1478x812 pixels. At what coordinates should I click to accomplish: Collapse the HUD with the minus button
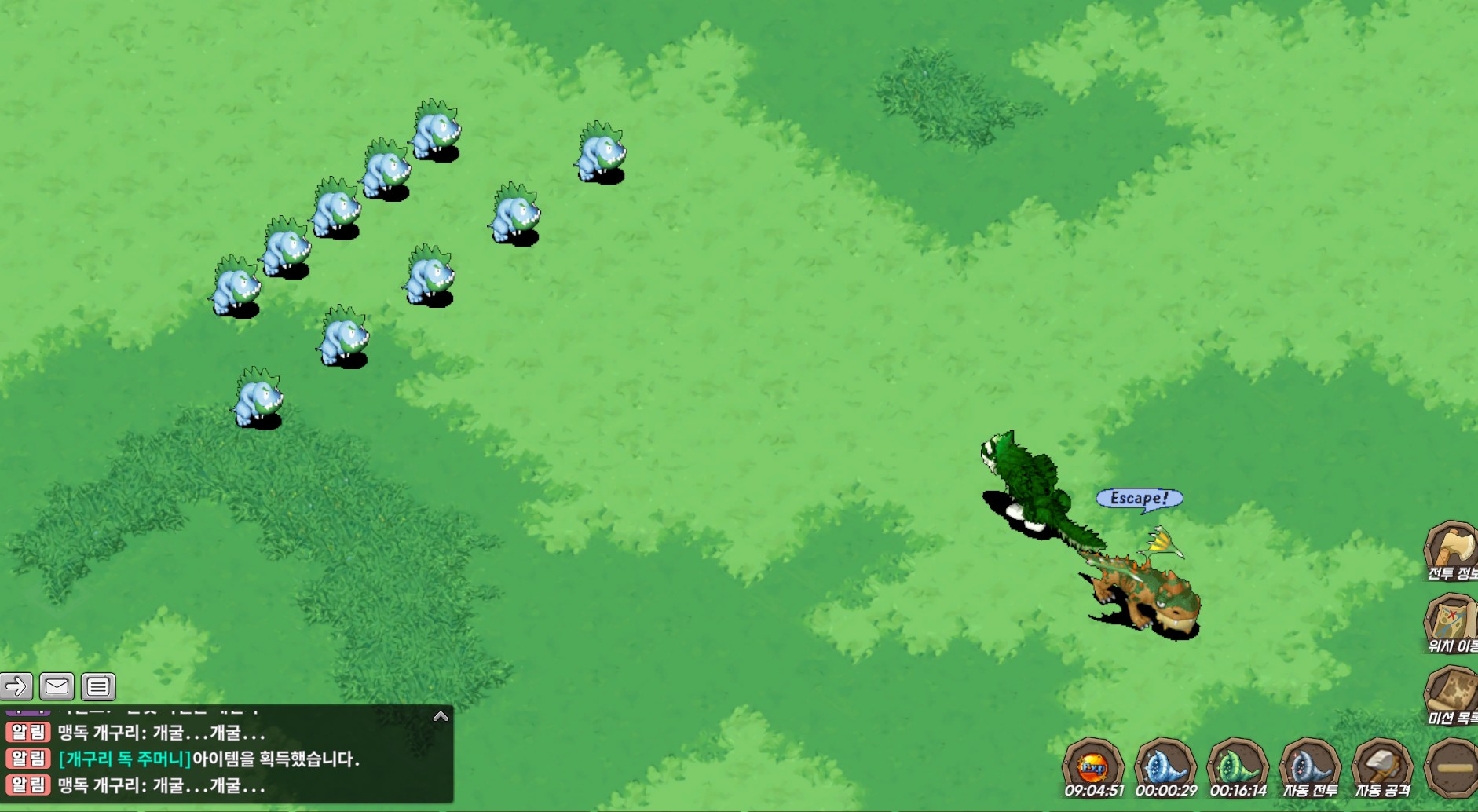(x=1453, y=767)
